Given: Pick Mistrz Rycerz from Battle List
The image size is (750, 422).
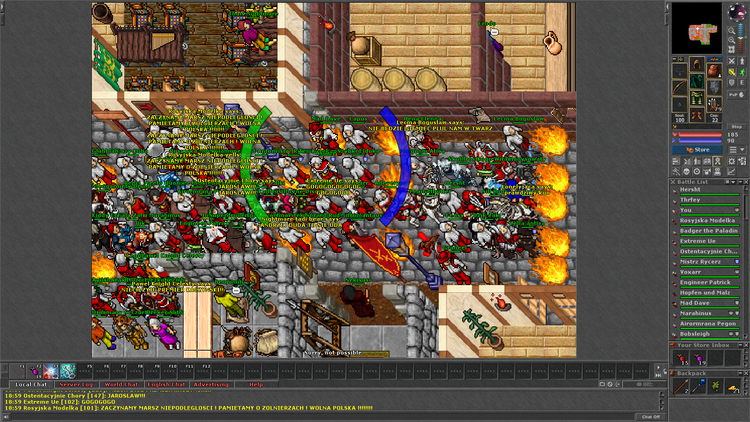Looking at the screenshot, I should (x=706, y=262).
